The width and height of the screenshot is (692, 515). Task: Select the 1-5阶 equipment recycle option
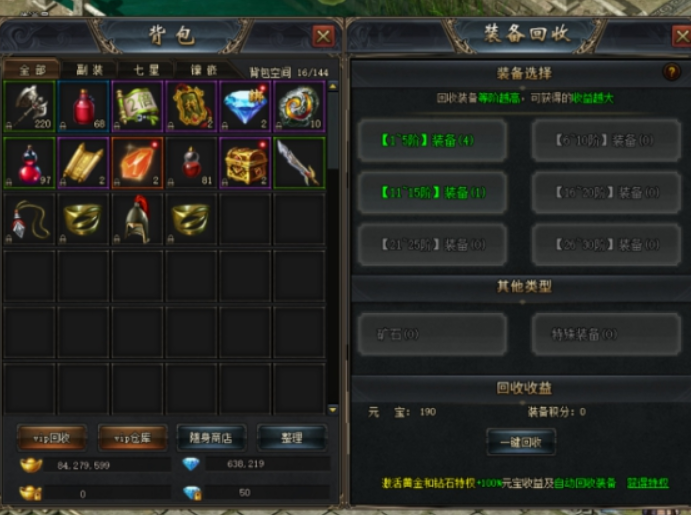(x=432, y=141)
